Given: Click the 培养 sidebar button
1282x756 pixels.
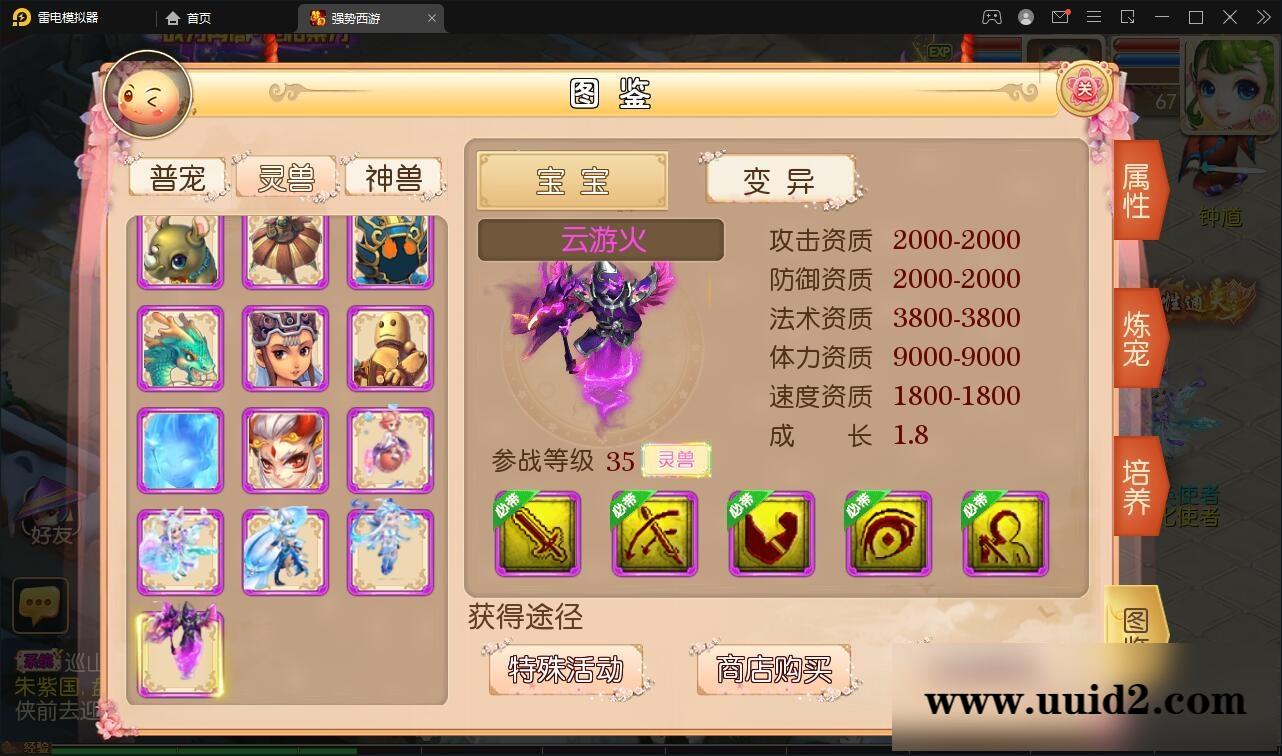Looking at the screenshot, I should 1136,484.
